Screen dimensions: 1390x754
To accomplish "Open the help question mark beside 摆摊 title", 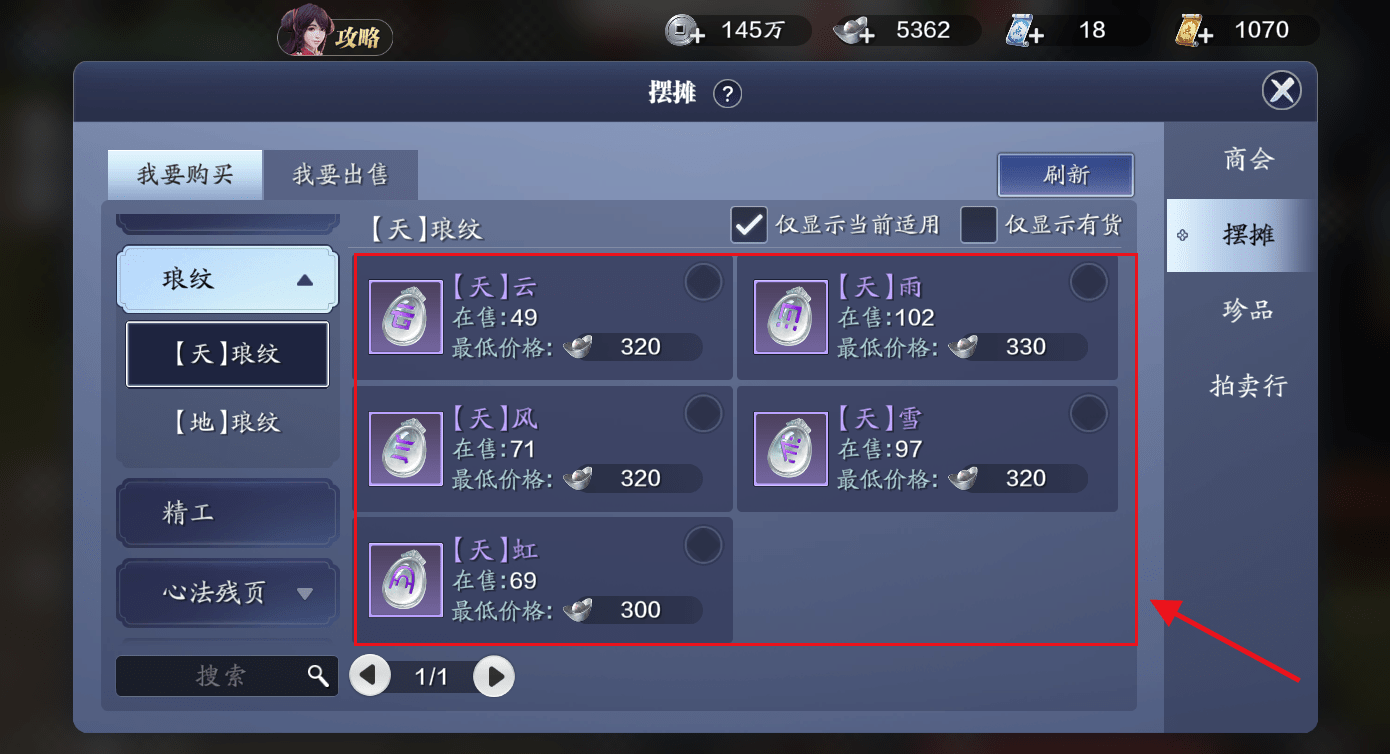I will [728, 94].
